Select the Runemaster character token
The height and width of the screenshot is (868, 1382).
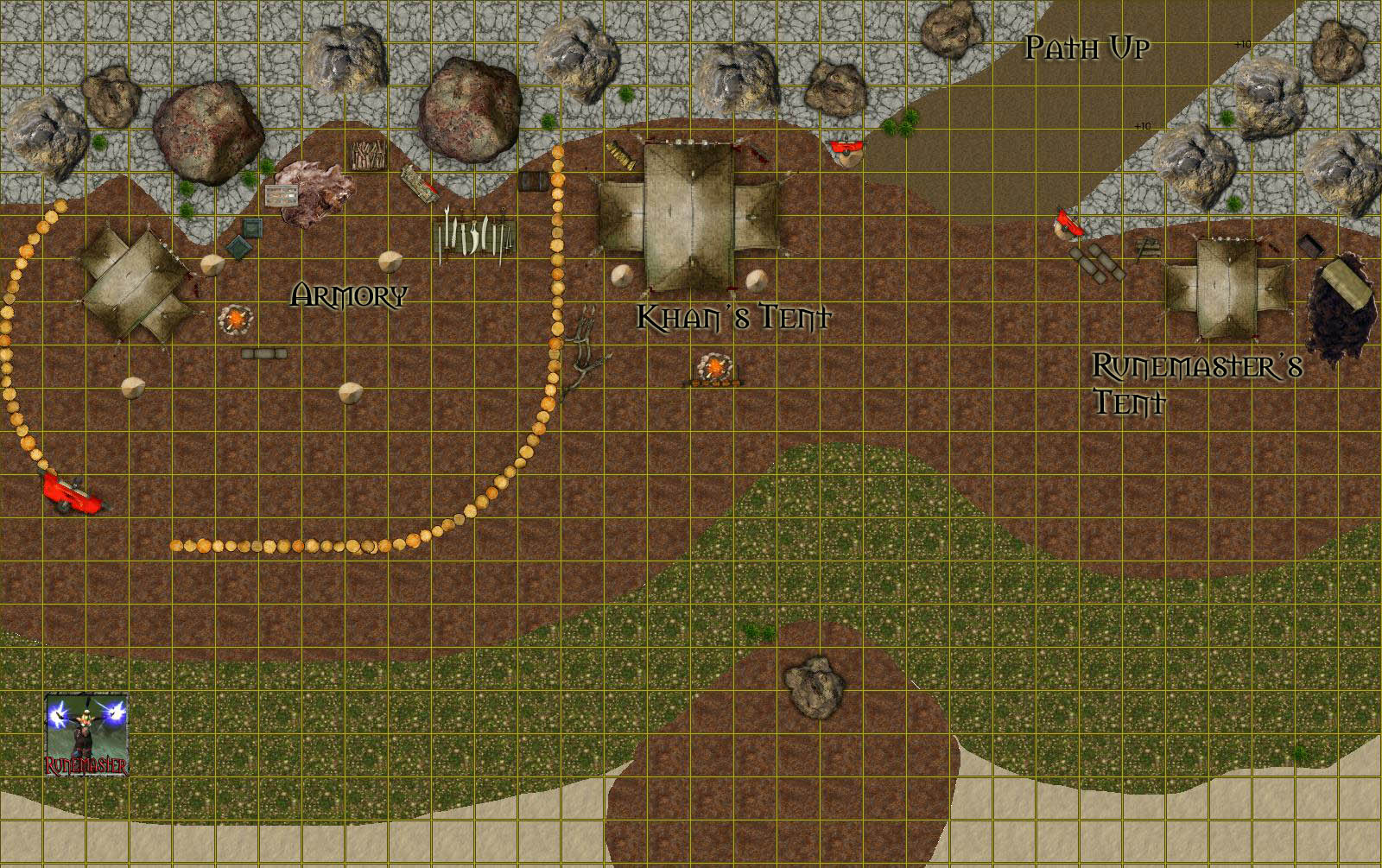[86, 734]
